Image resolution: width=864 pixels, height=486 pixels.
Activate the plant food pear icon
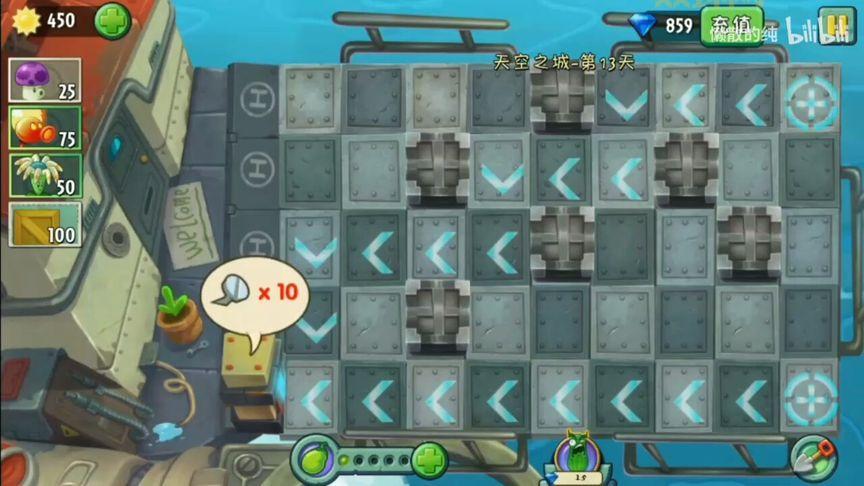click(313, 460)
